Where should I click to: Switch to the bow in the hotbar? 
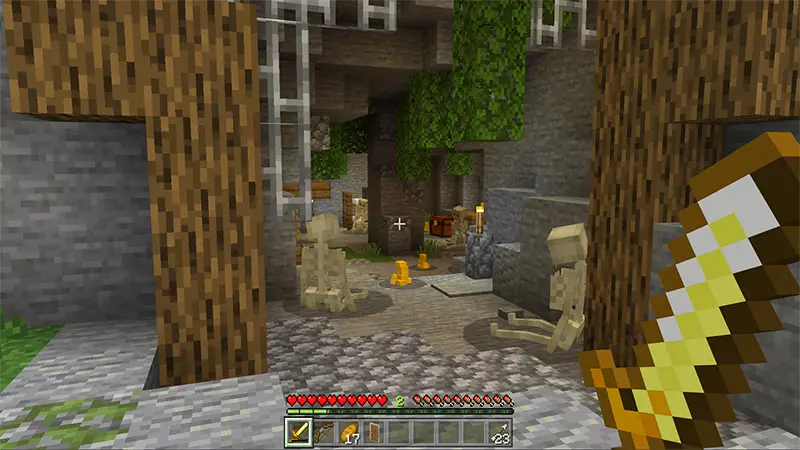tap(324, 431)
